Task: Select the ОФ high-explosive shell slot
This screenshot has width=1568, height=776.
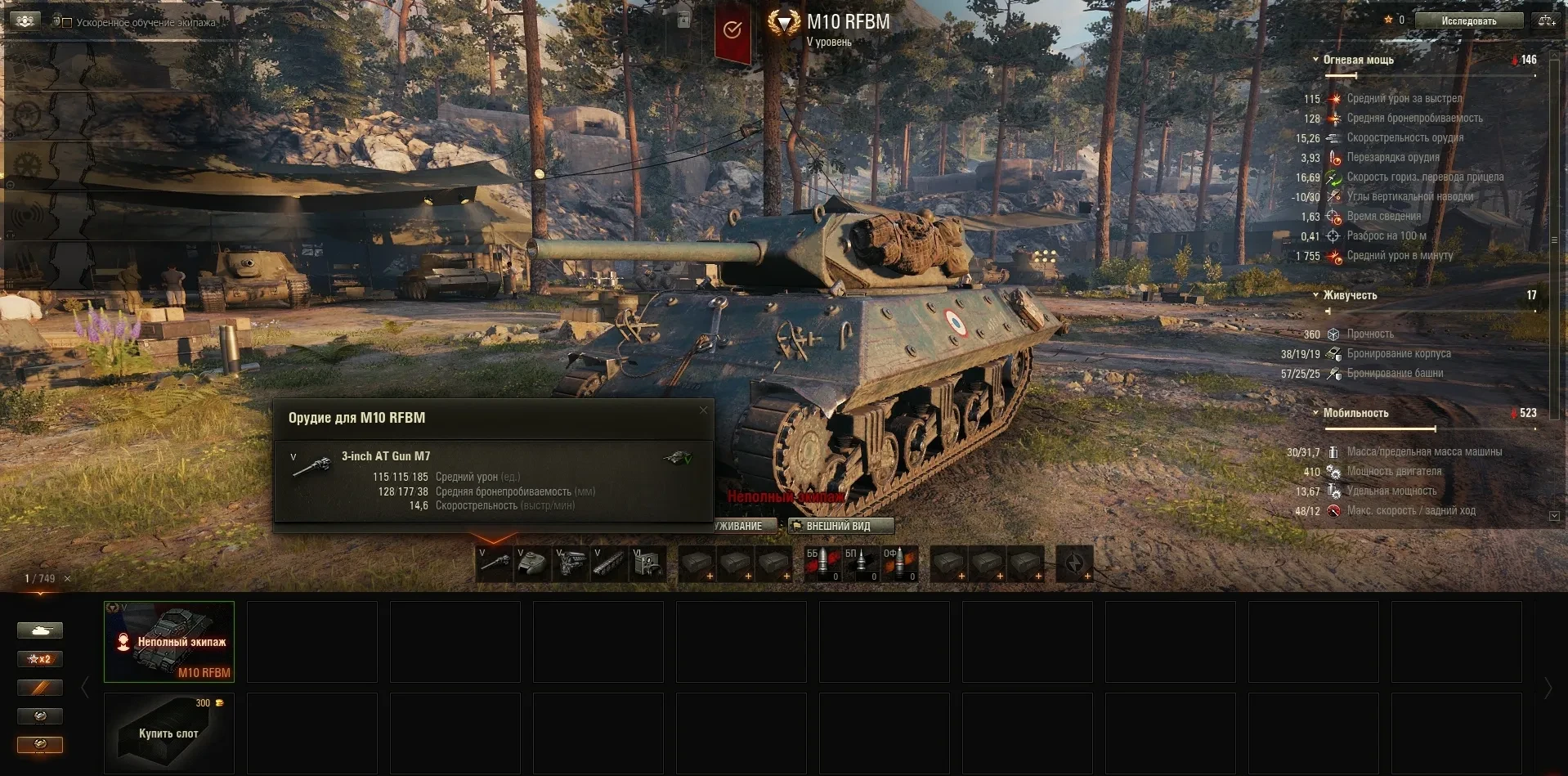Action: pos(899,563)
